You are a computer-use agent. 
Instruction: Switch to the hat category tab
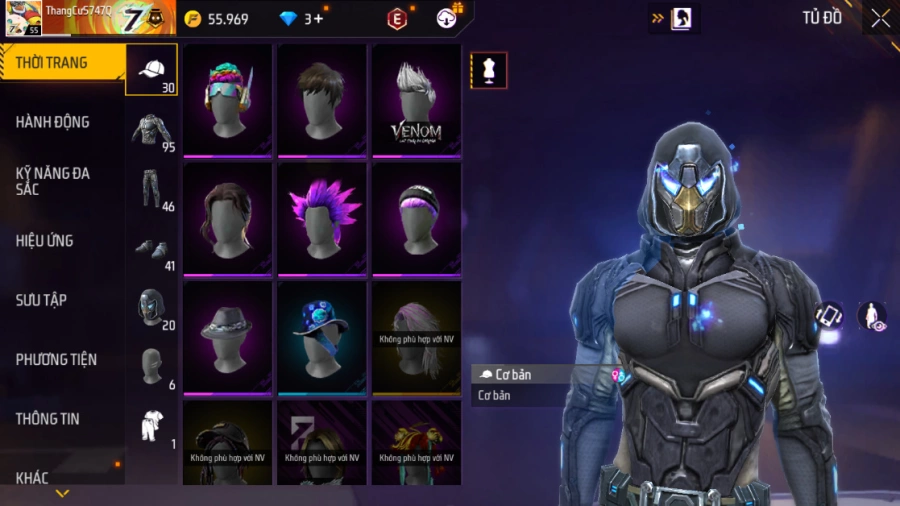[x=152, y=70]
